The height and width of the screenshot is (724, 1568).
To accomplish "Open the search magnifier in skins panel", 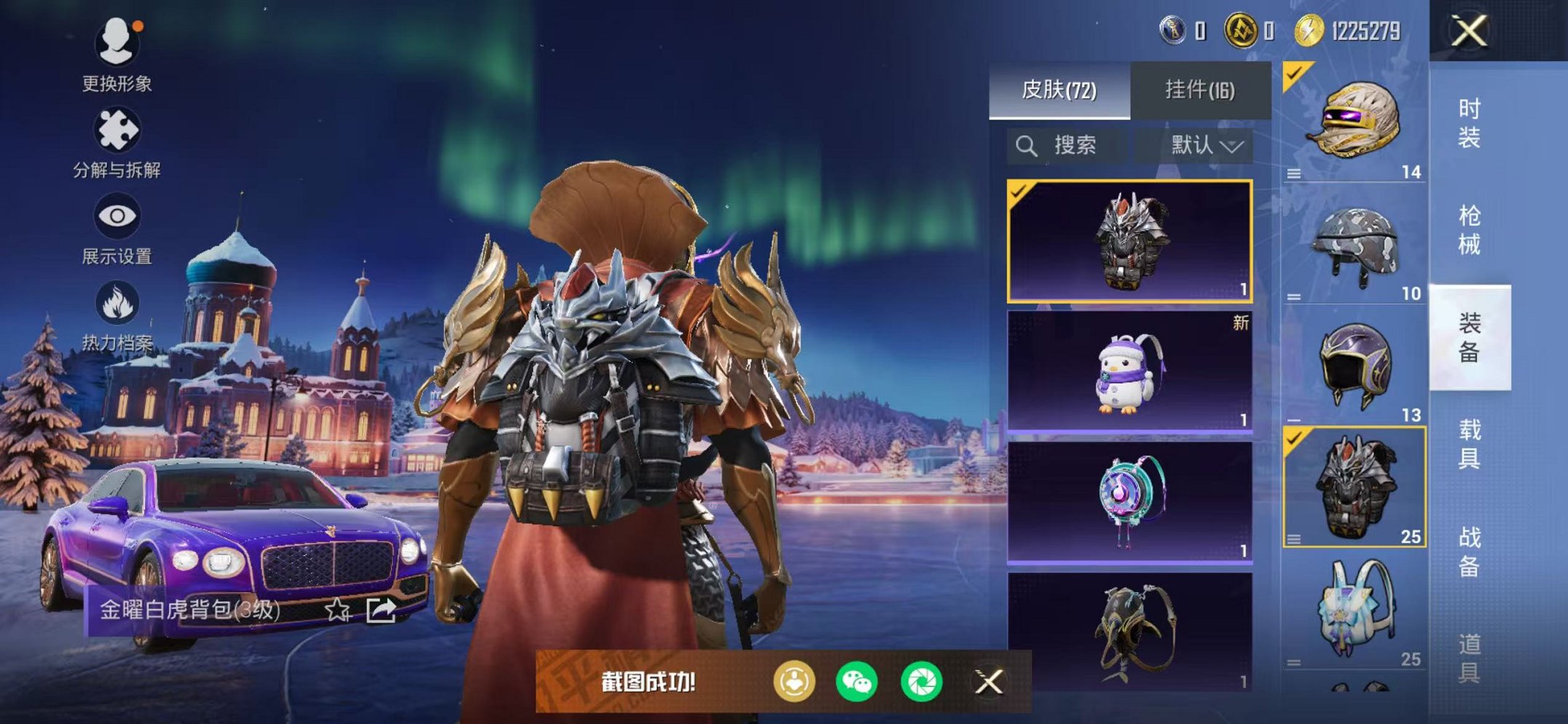I will click(x=1027, y=145).
